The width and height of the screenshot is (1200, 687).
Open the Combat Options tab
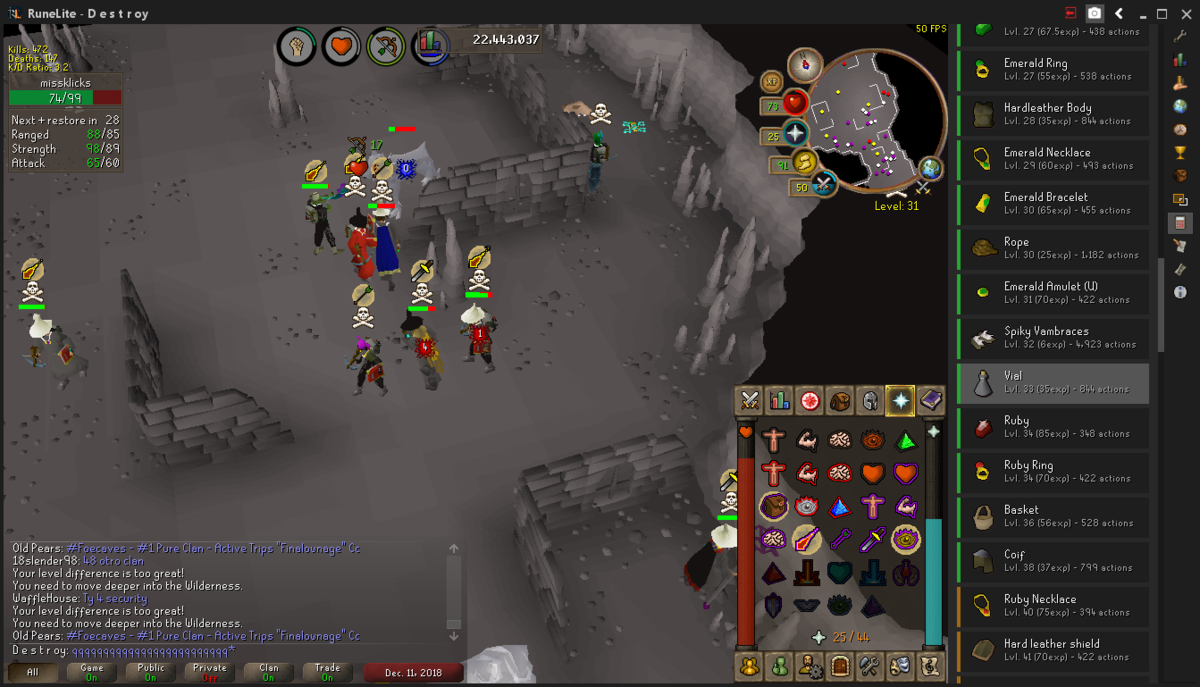coord(749,401)
